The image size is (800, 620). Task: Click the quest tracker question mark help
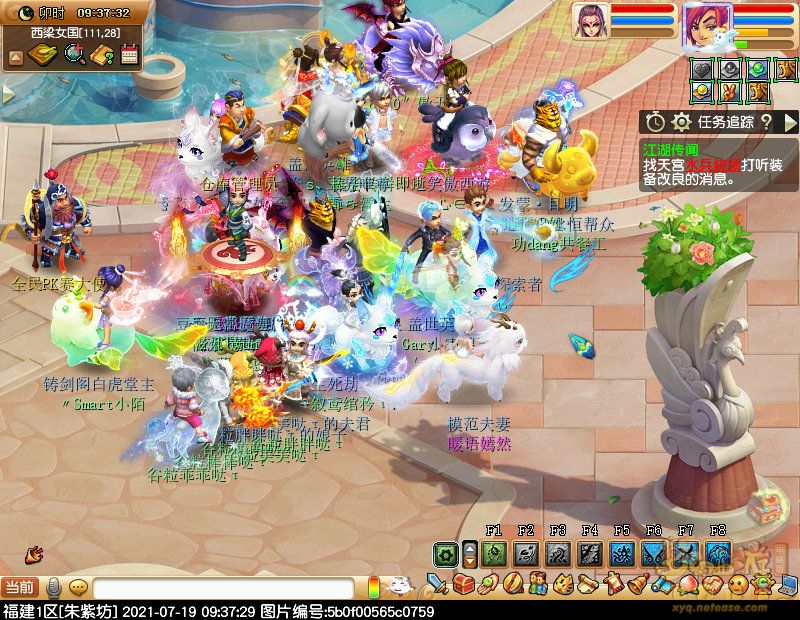765,122
